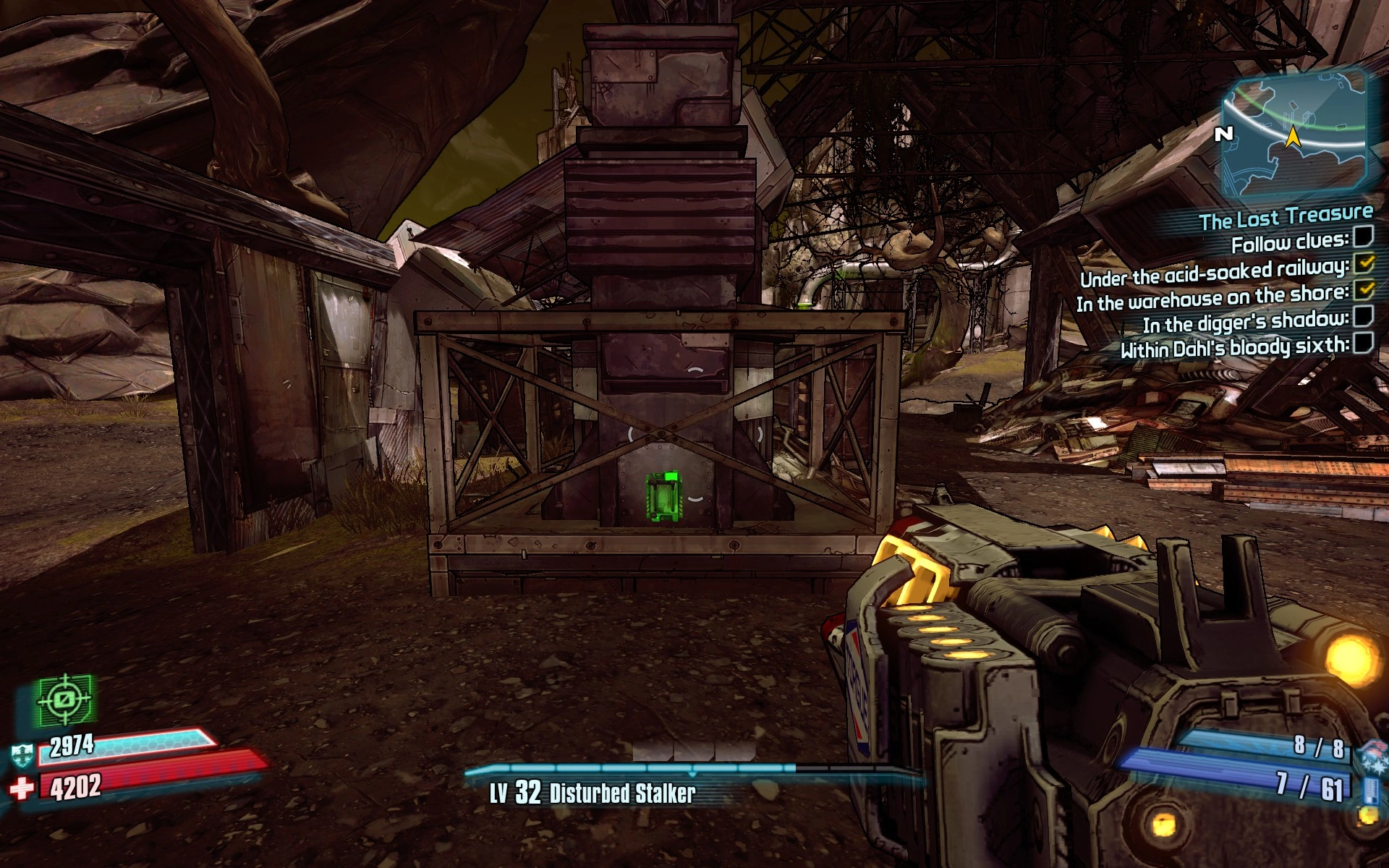Select The Lost Treasure quest title

(1286, 216)
